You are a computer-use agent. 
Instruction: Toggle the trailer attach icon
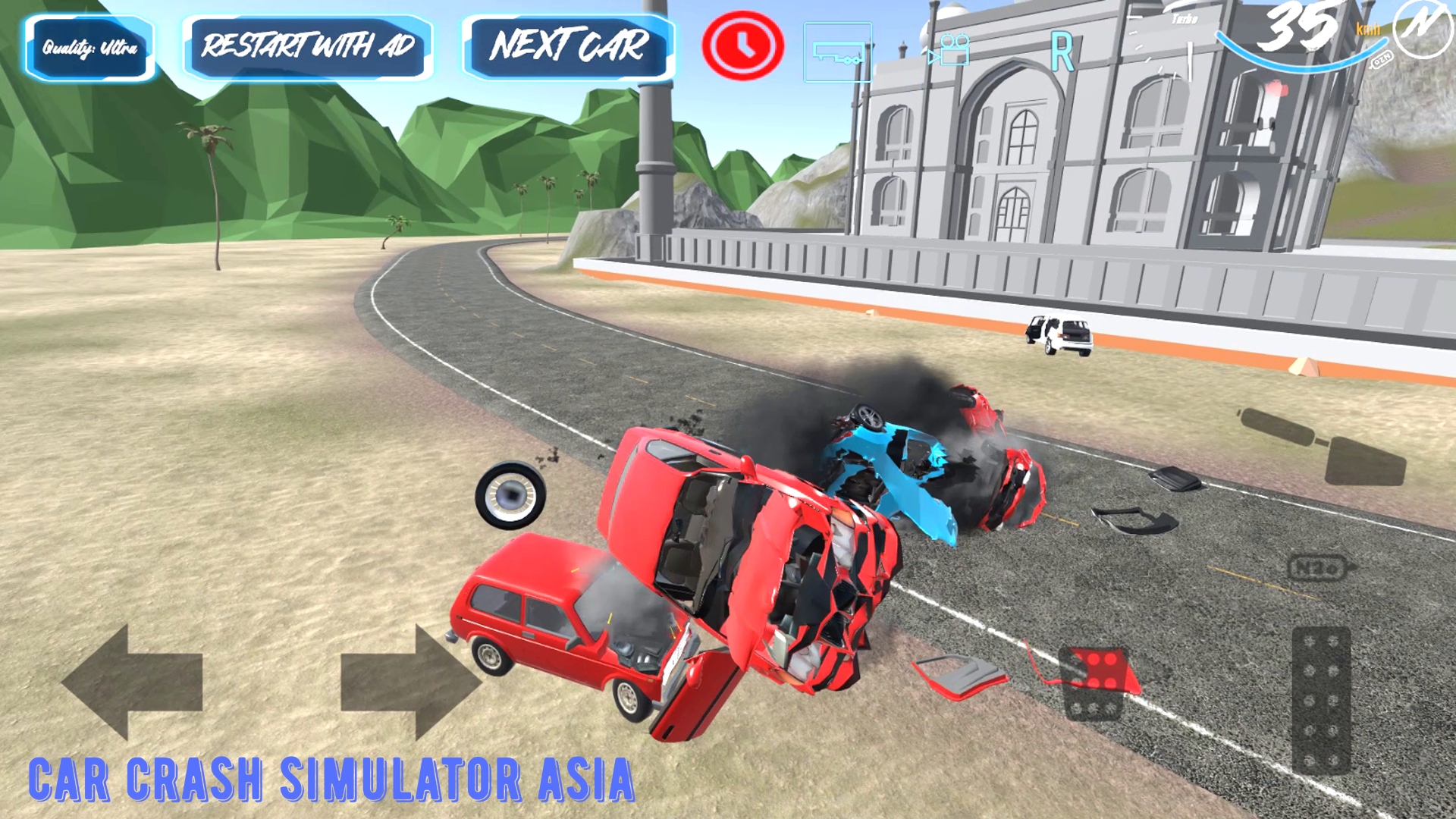pos(836,52)
